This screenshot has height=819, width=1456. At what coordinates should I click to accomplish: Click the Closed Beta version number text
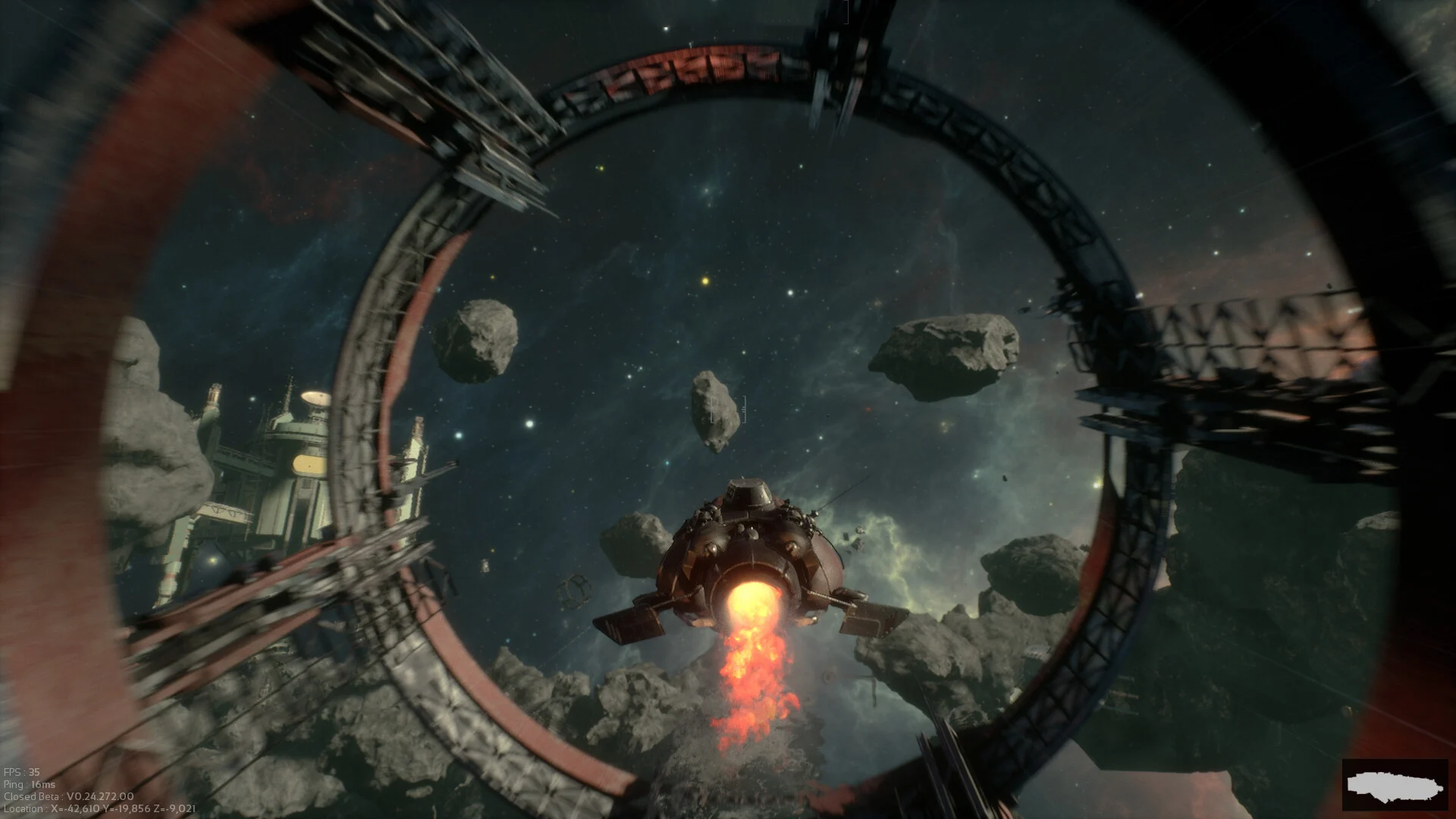68,796
